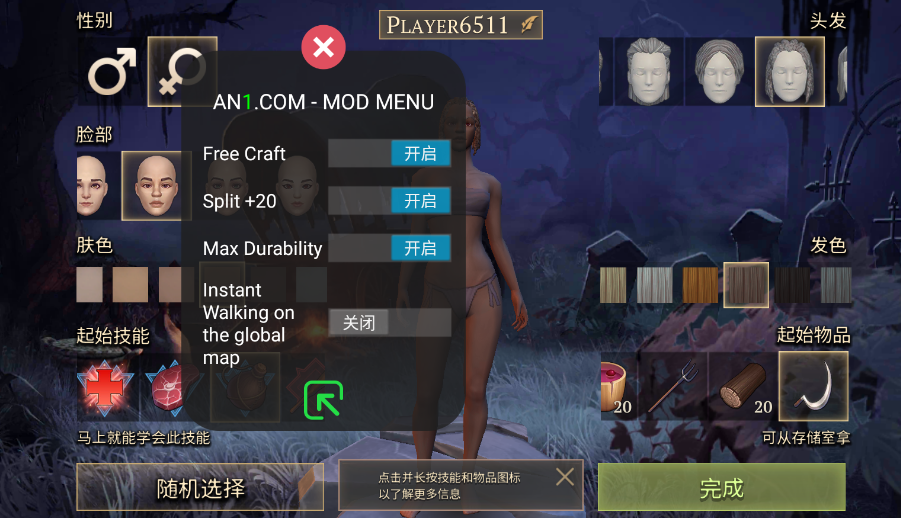Toggle the Free Craft switch
The image size is (901, 518).
pyautogui.click(x=390, y=153)
